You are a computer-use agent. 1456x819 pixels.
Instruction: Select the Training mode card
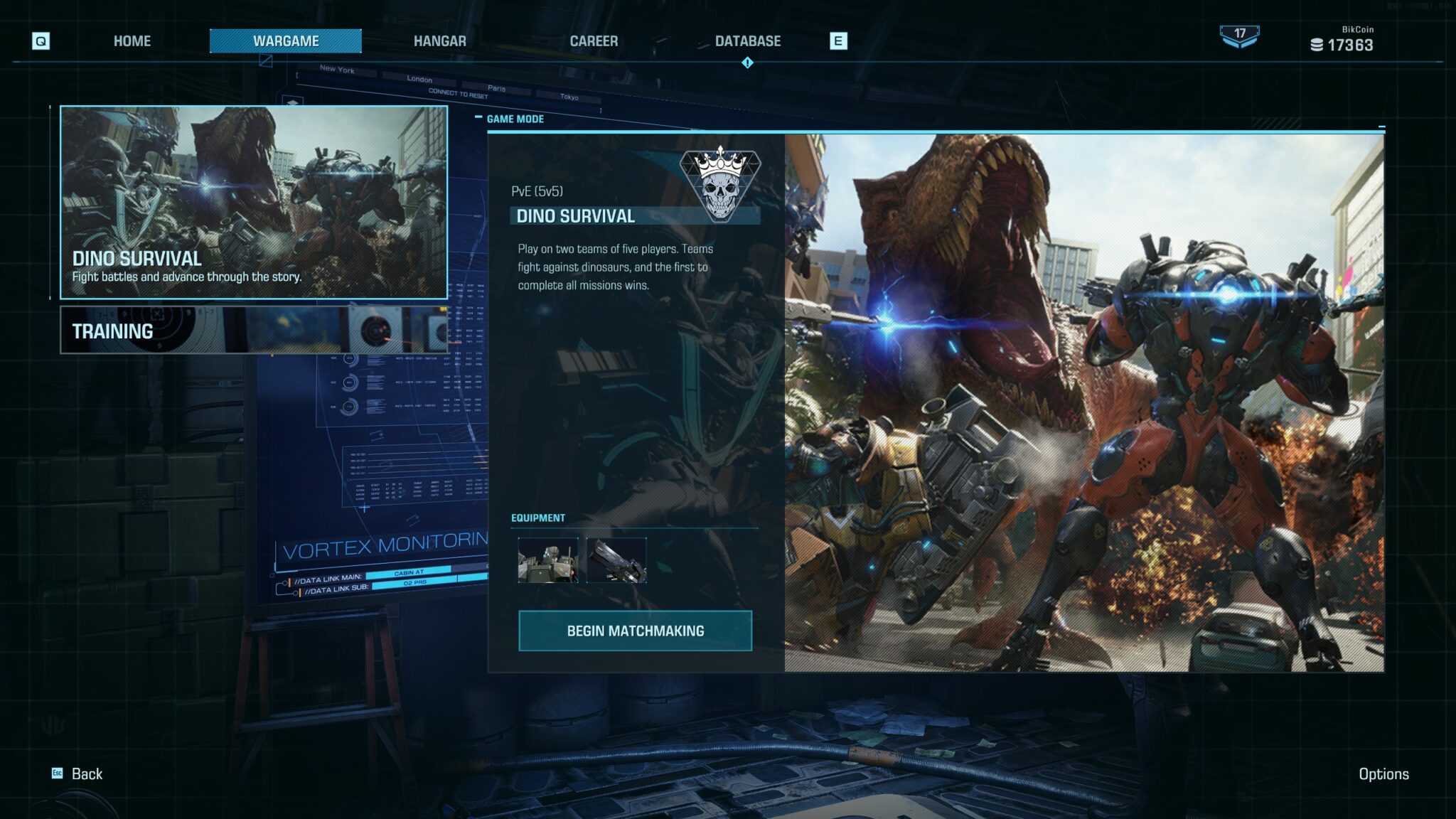coord(254,331)
